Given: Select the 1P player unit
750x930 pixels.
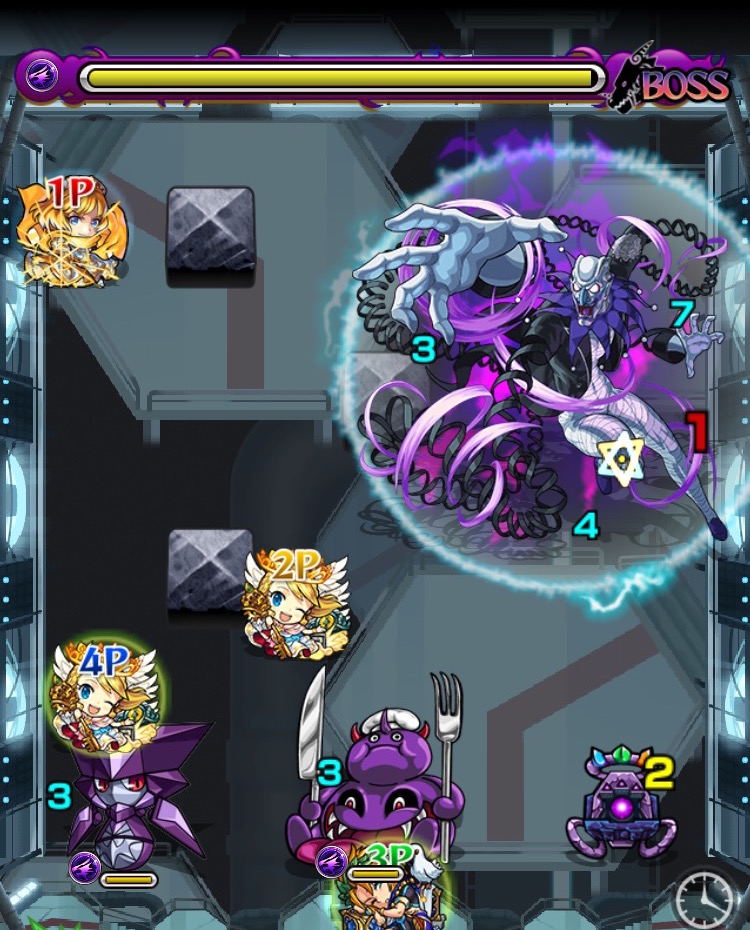Looking at the screenshot, I should (x=72, y=233).
